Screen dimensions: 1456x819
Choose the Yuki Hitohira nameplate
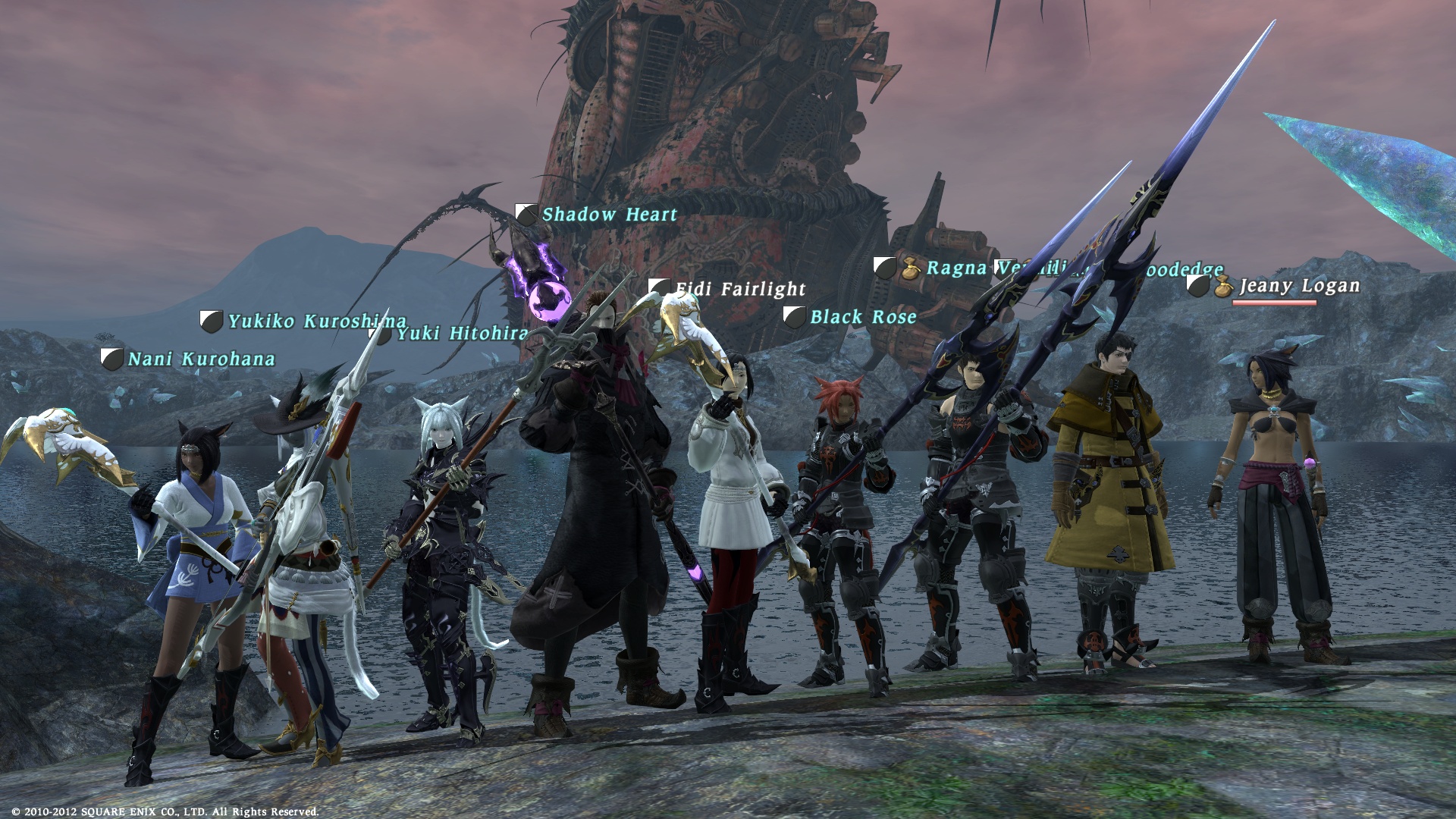coord(462,333)
